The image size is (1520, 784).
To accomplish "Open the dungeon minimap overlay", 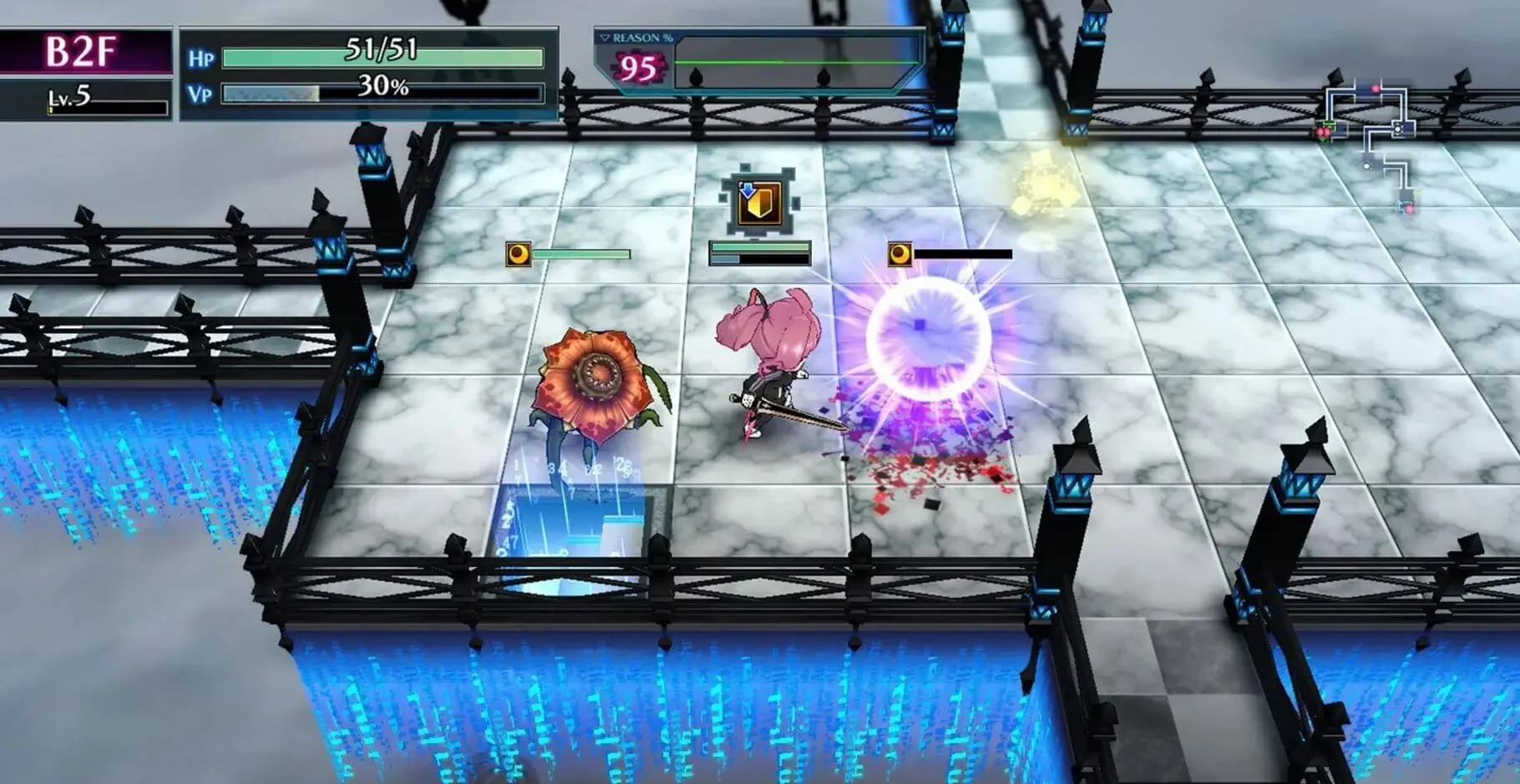I will coord(1370,146).
